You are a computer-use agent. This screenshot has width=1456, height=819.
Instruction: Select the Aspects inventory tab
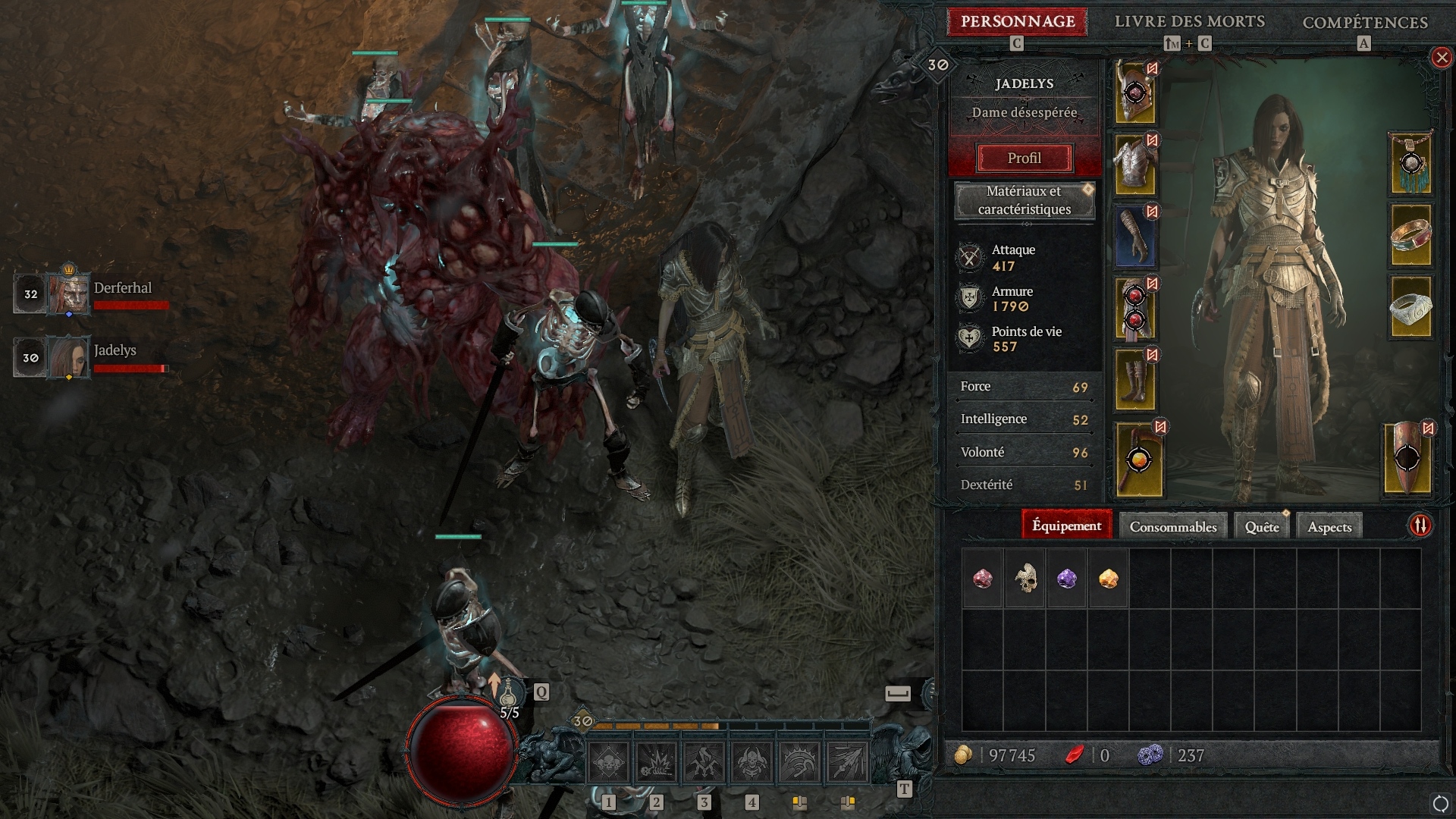[1329, 526]
